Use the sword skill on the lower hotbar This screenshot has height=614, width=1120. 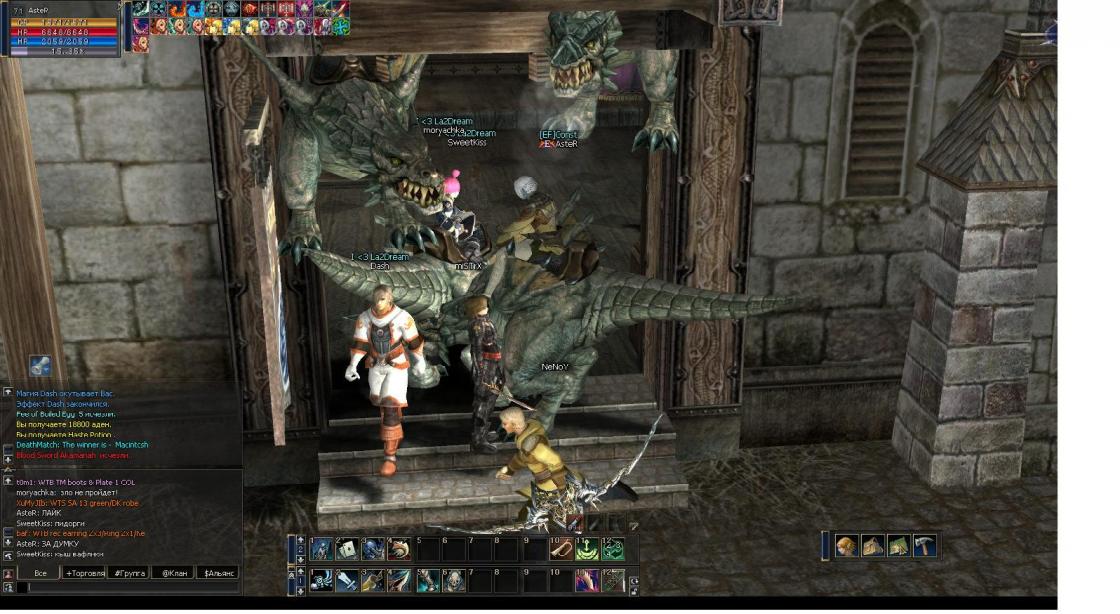click(x=347, y=581)
